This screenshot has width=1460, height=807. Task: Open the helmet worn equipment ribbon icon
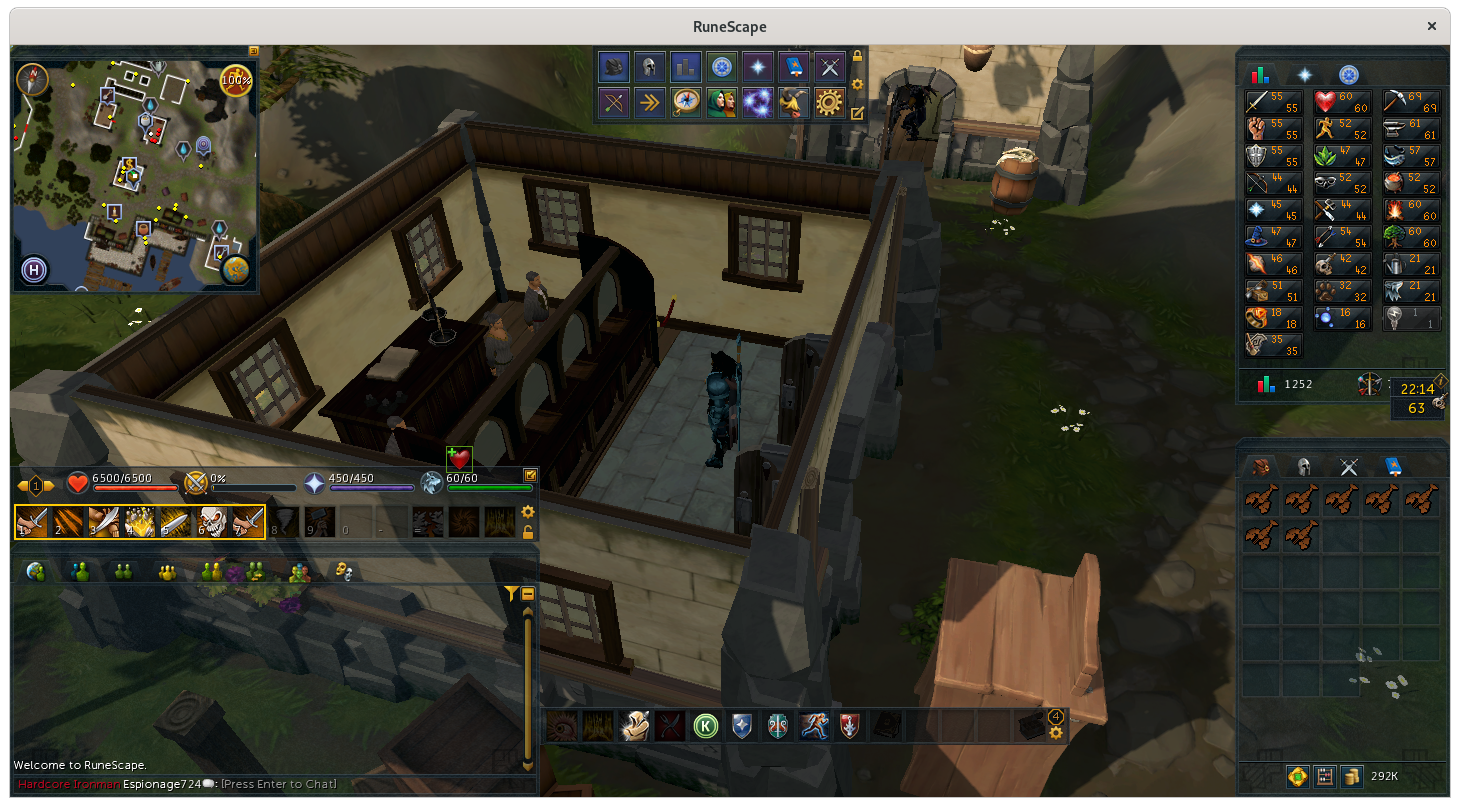pos(649,67)
